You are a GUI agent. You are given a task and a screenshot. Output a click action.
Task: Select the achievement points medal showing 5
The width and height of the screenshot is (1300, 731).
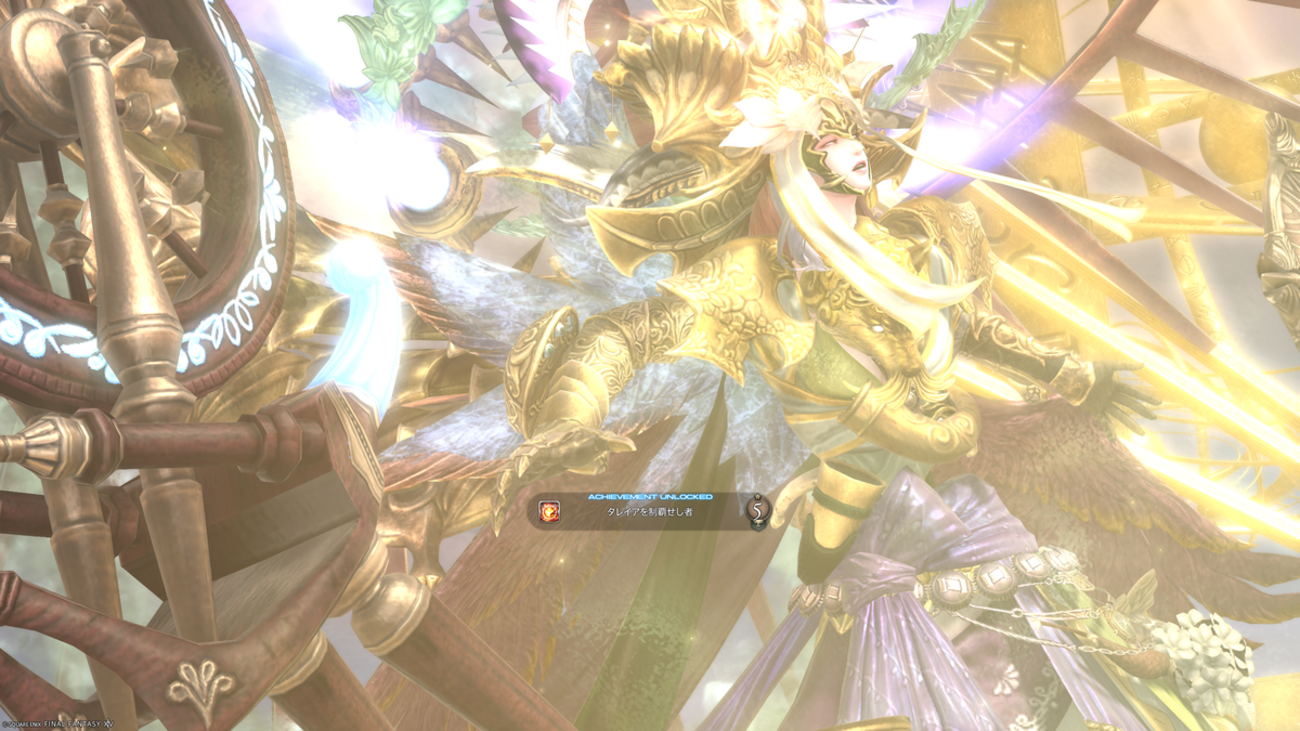tap(758, 511)
